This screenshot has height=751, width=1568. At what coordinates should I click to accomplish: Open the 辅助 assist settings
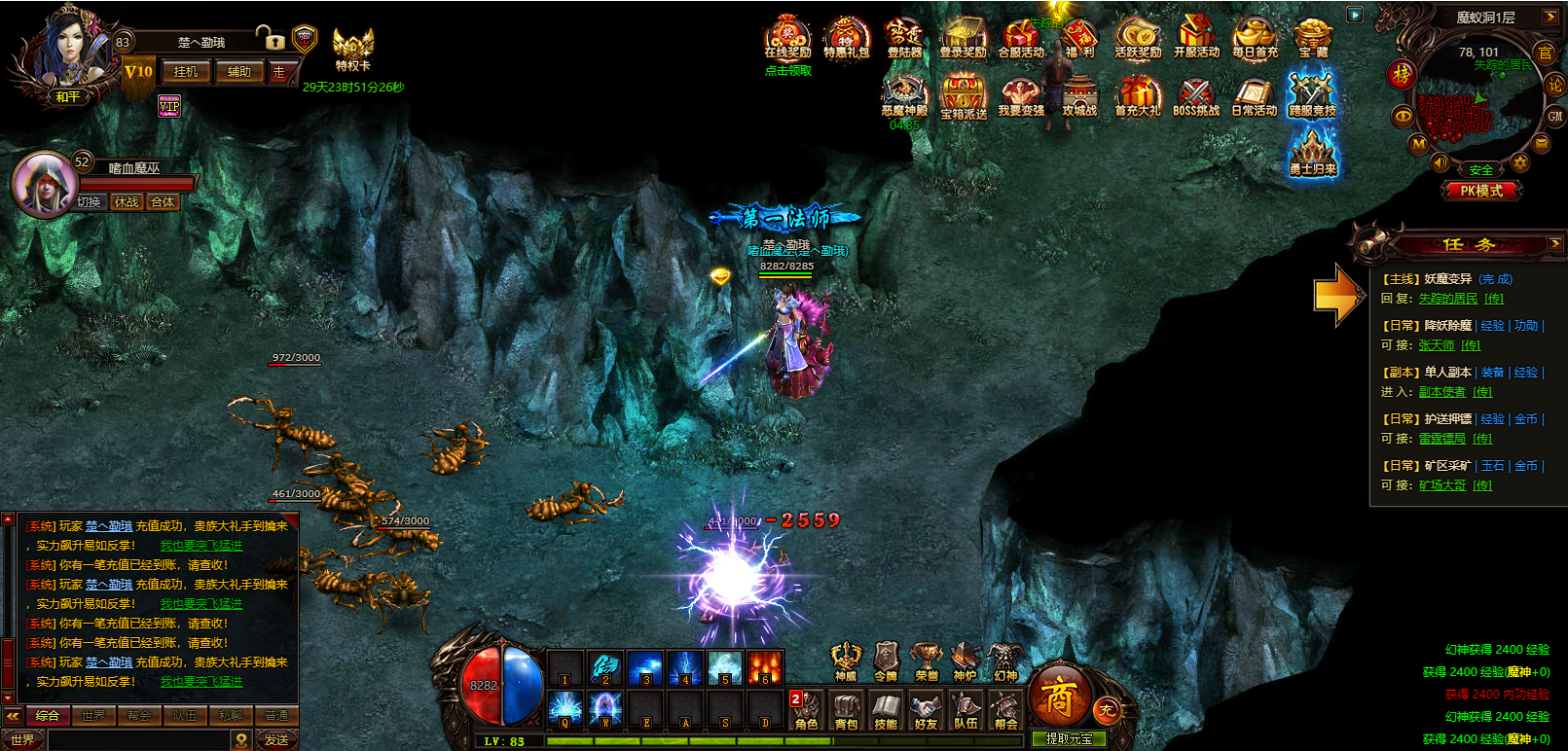239,72
